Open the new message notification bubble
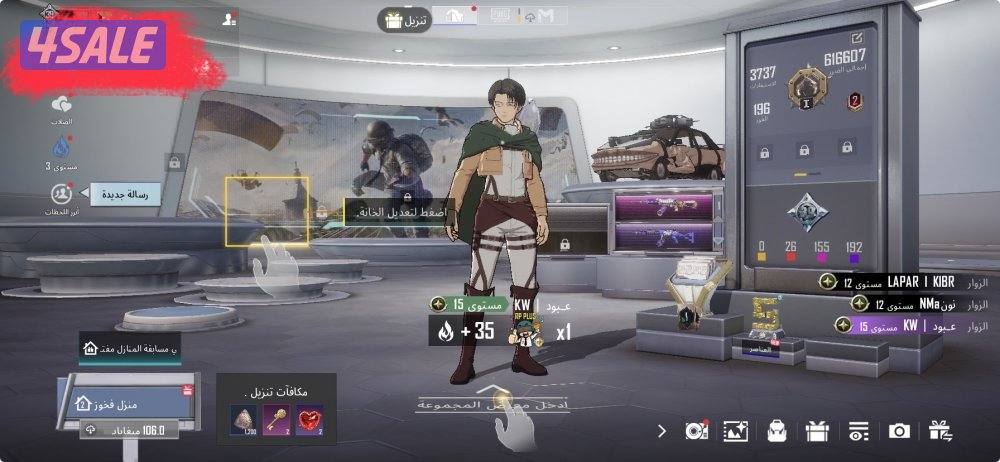1000x462 pixels. click(x=125, y=194)
